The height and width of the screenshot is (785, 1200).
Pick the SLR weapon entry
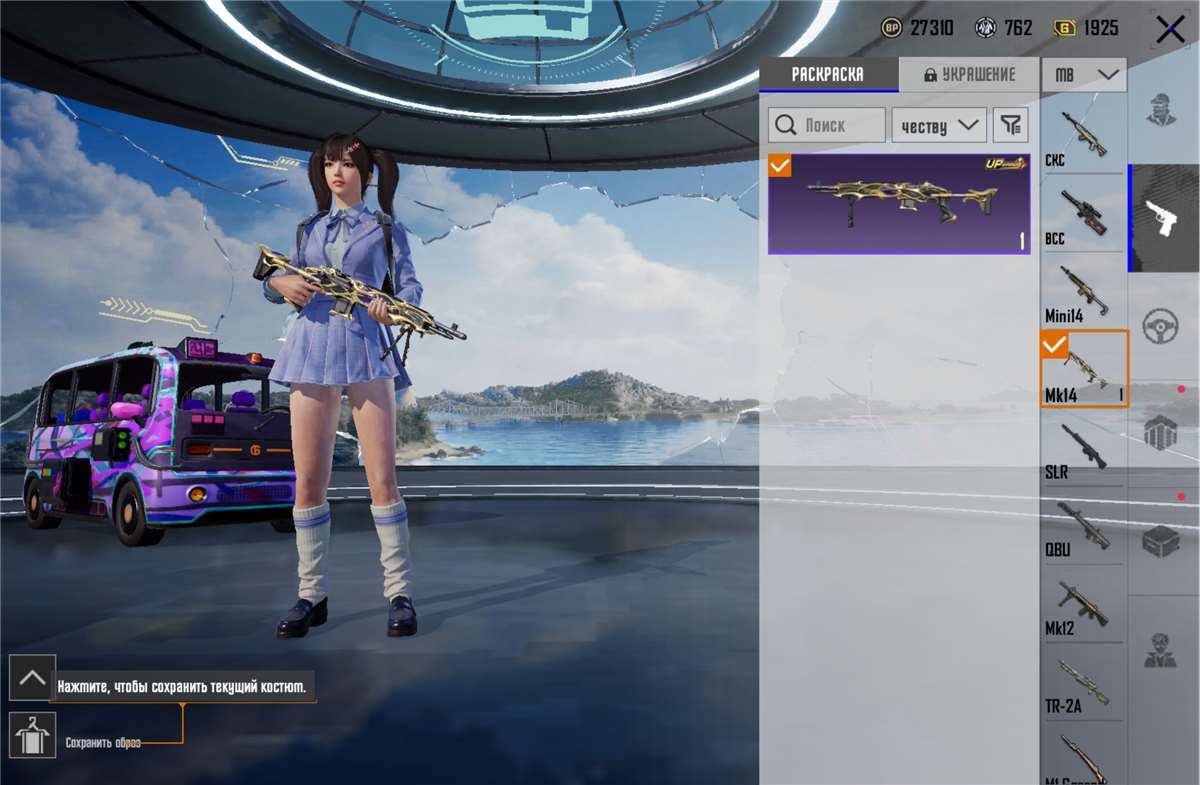click(1083, 448)
